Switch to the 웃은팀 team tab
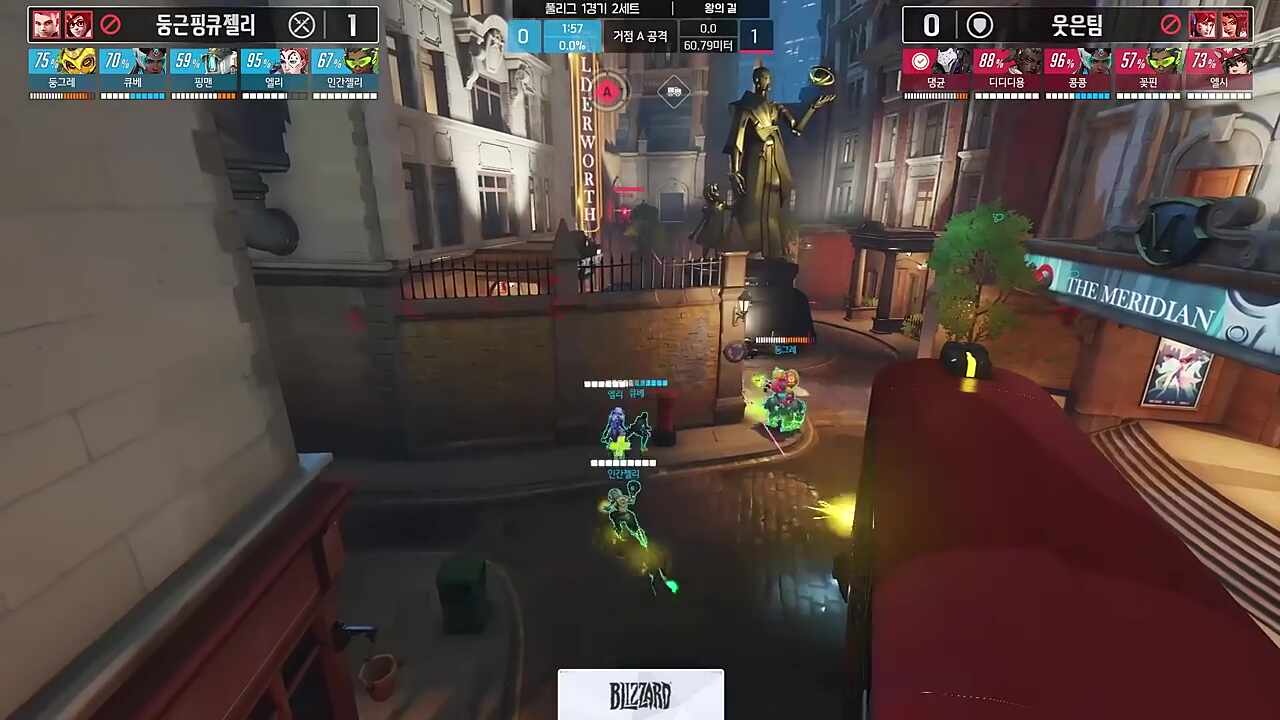1280x720 pixels. [1080, 26]
